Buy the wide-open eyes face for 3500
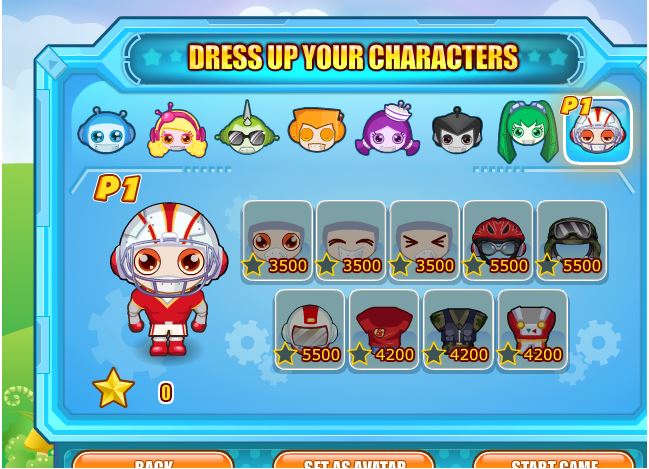 click(277, 241)
